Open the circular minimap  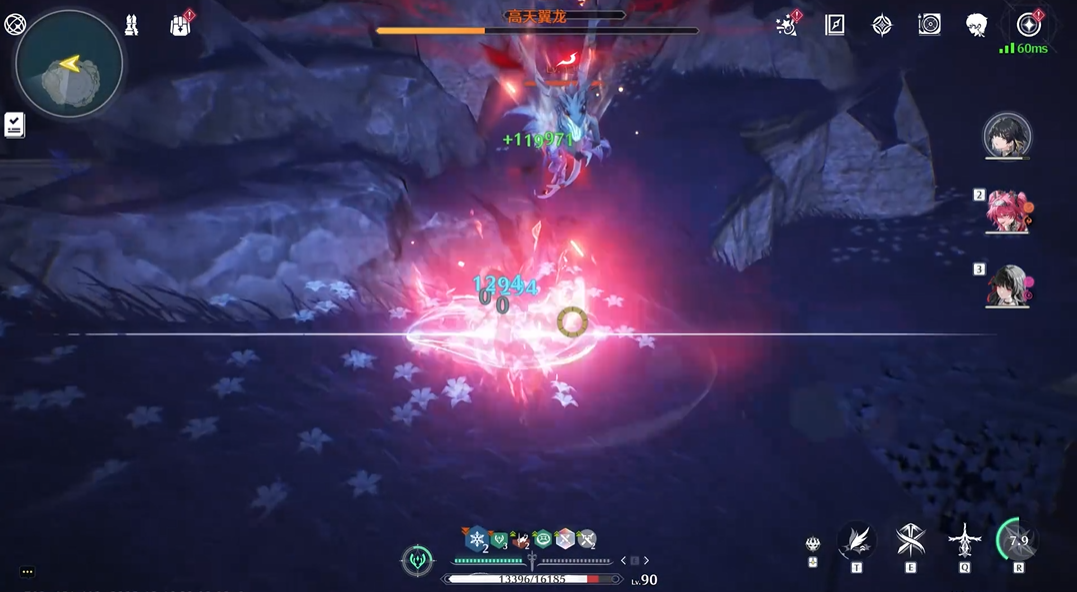coord(69,65)
